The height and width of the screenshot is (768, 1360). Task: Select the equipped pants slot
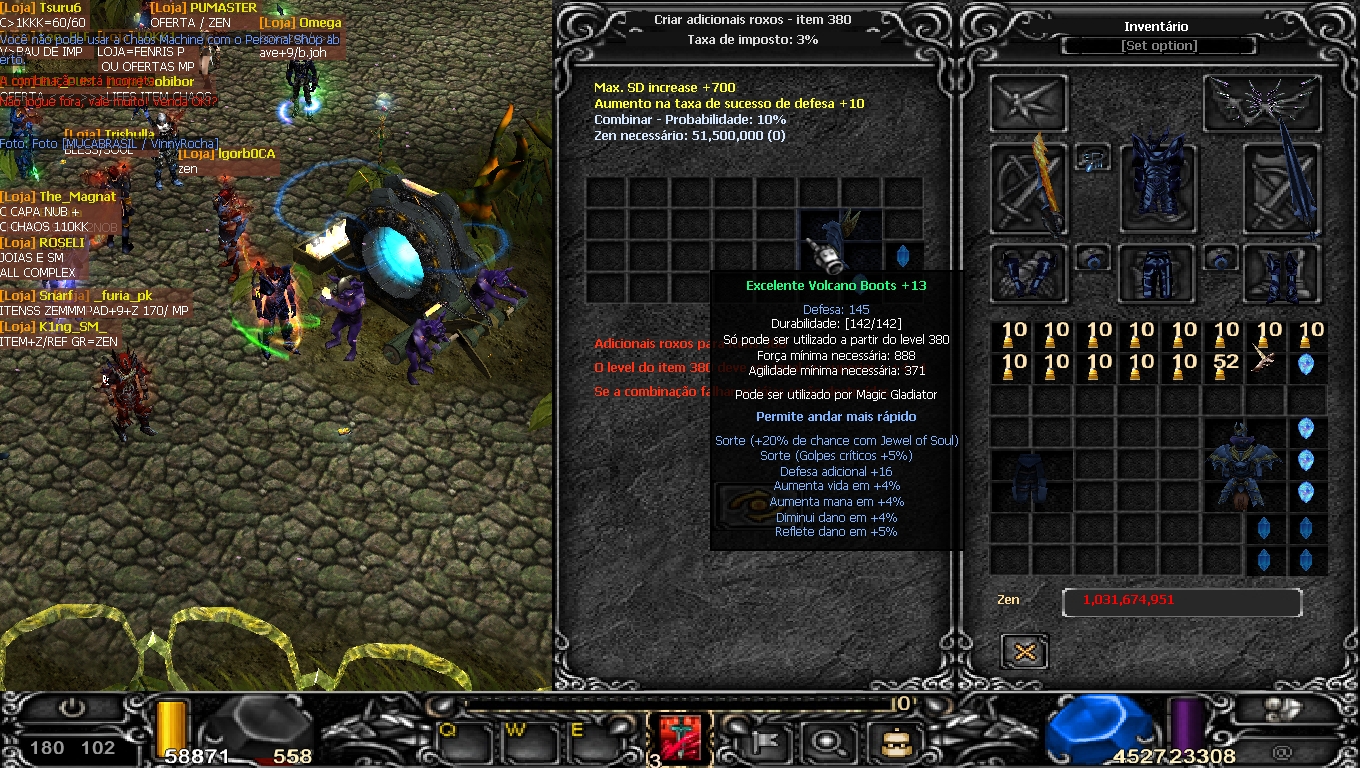1157,274
